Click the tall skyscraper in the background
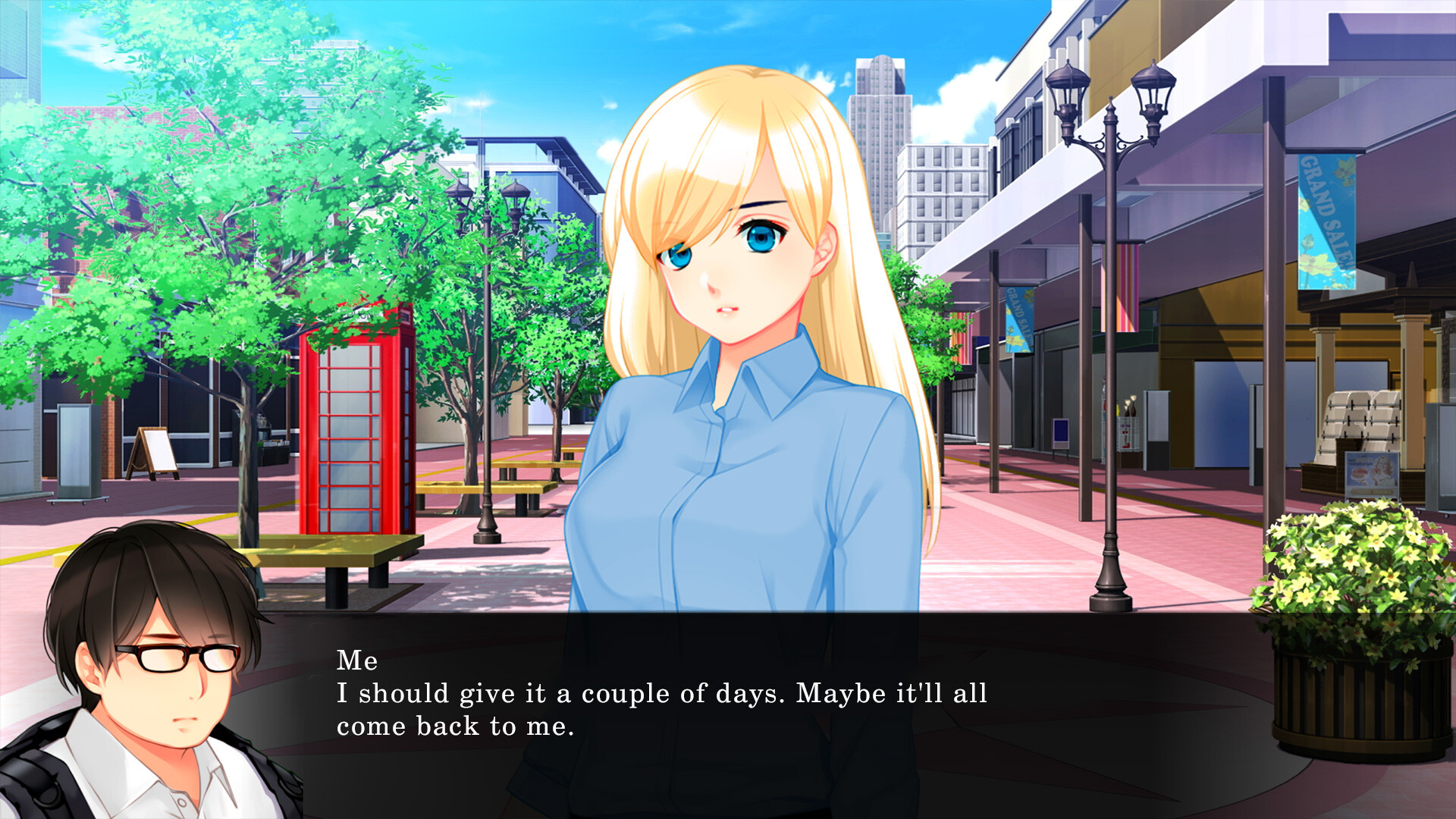 (880, 121)
